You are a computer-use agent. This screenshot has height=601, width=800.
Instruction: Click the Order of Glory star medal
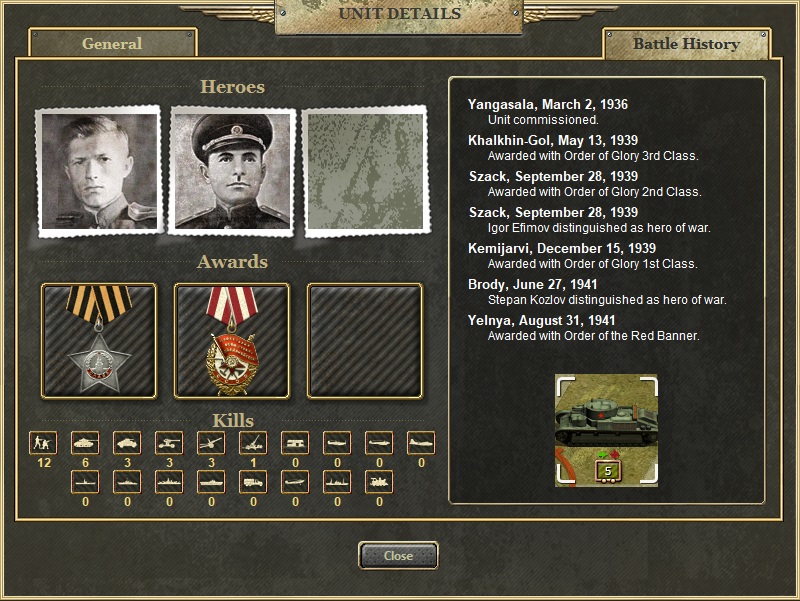[99, 341]
